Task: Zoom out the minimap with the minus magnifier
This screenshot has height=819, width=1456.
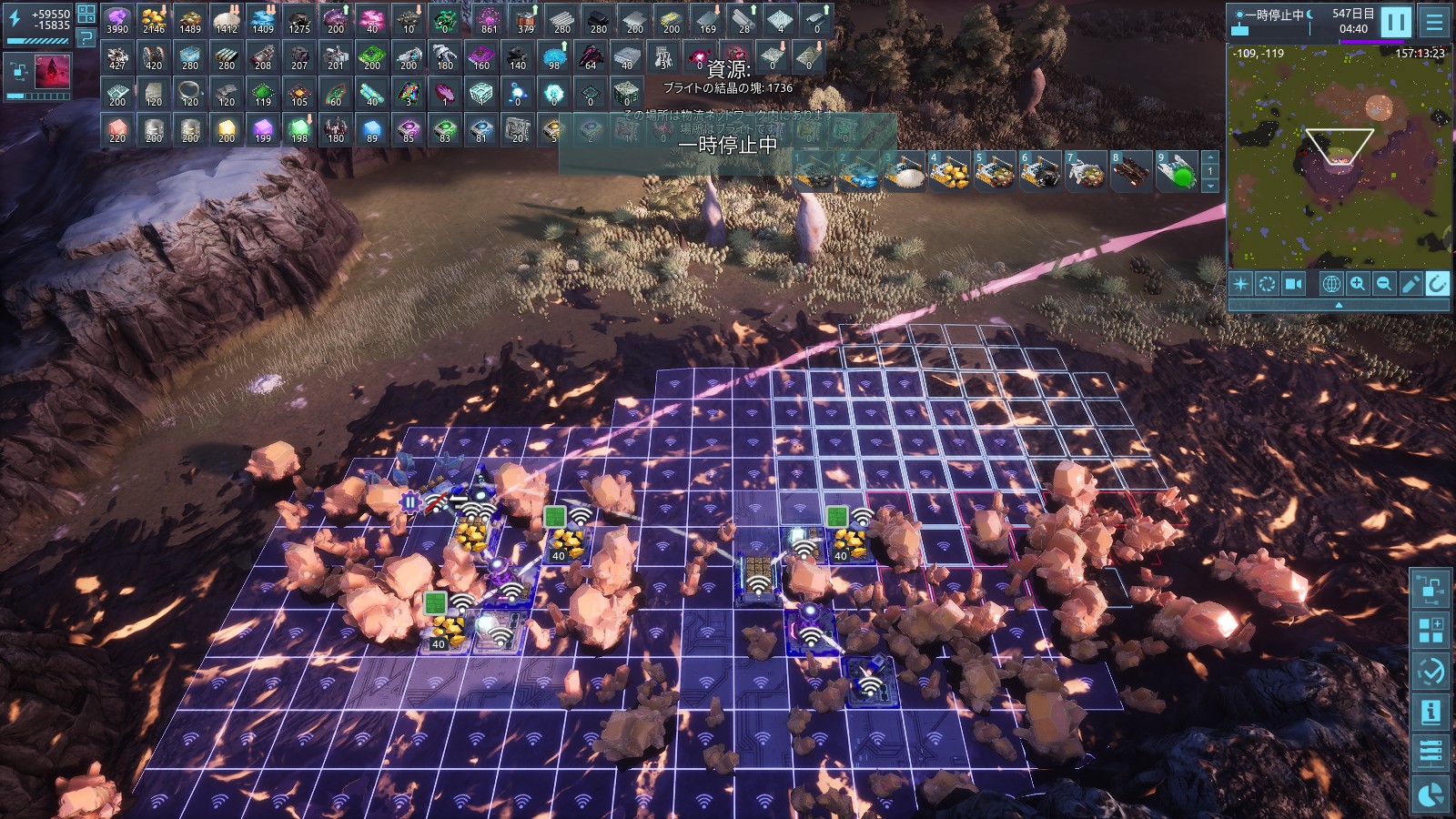Action: click(x=1384, y=284)
